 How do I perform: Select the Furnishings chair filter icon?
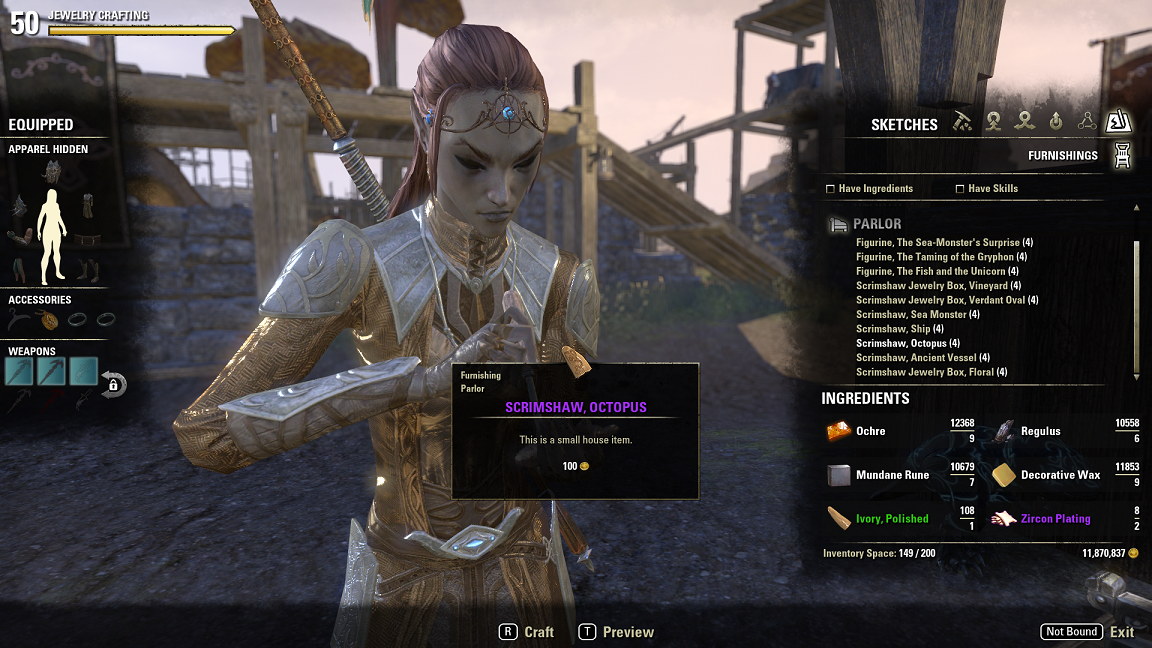click(1122, 155)
